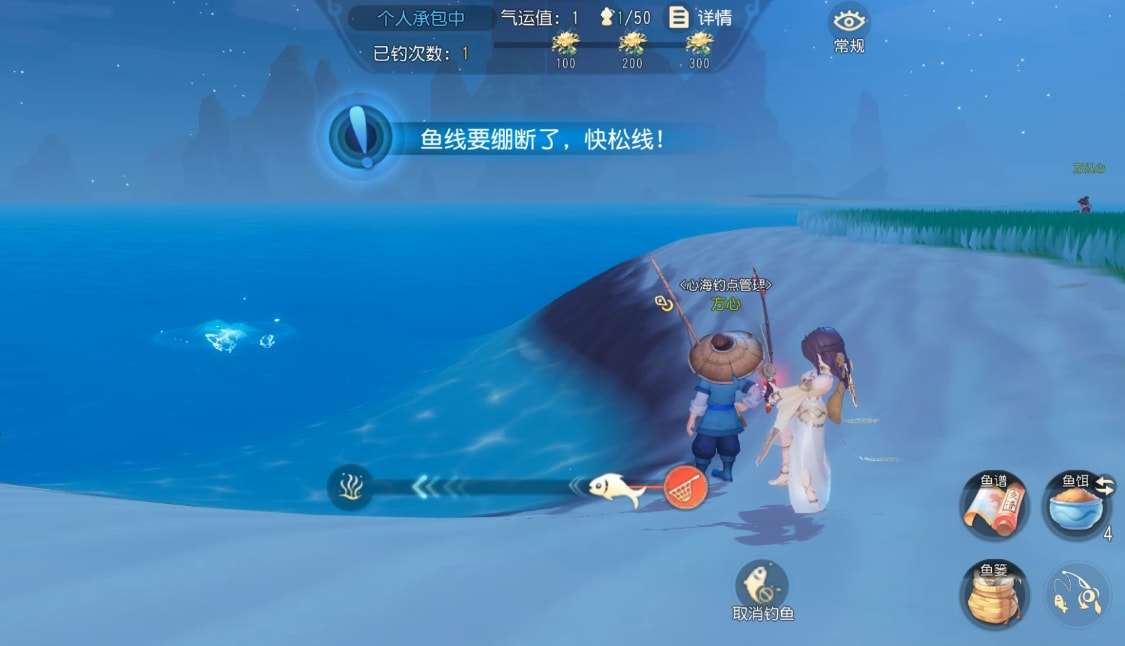The width and height of the screenshot is (1125, 646).
Task: Tap the red fishing net icon
Action: coord(685,487)
